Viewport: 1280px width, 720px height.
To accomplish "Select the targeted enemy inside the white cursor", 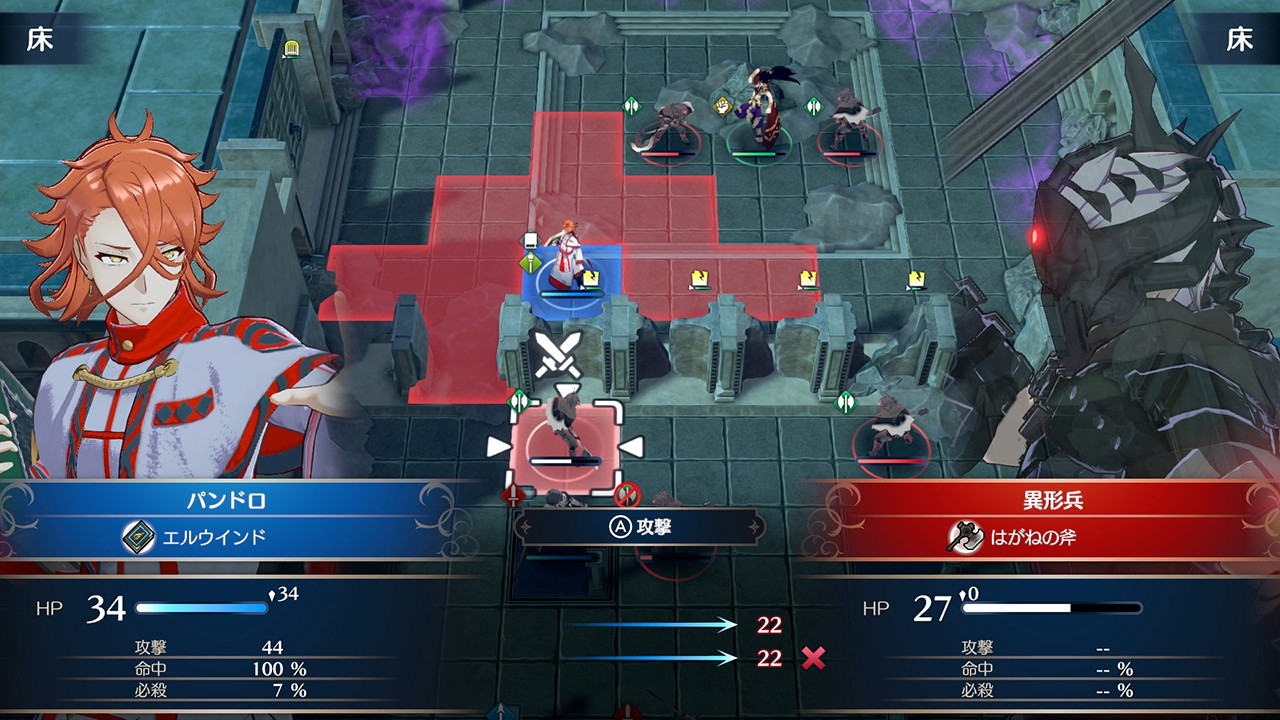I will [x=565, y=442].
